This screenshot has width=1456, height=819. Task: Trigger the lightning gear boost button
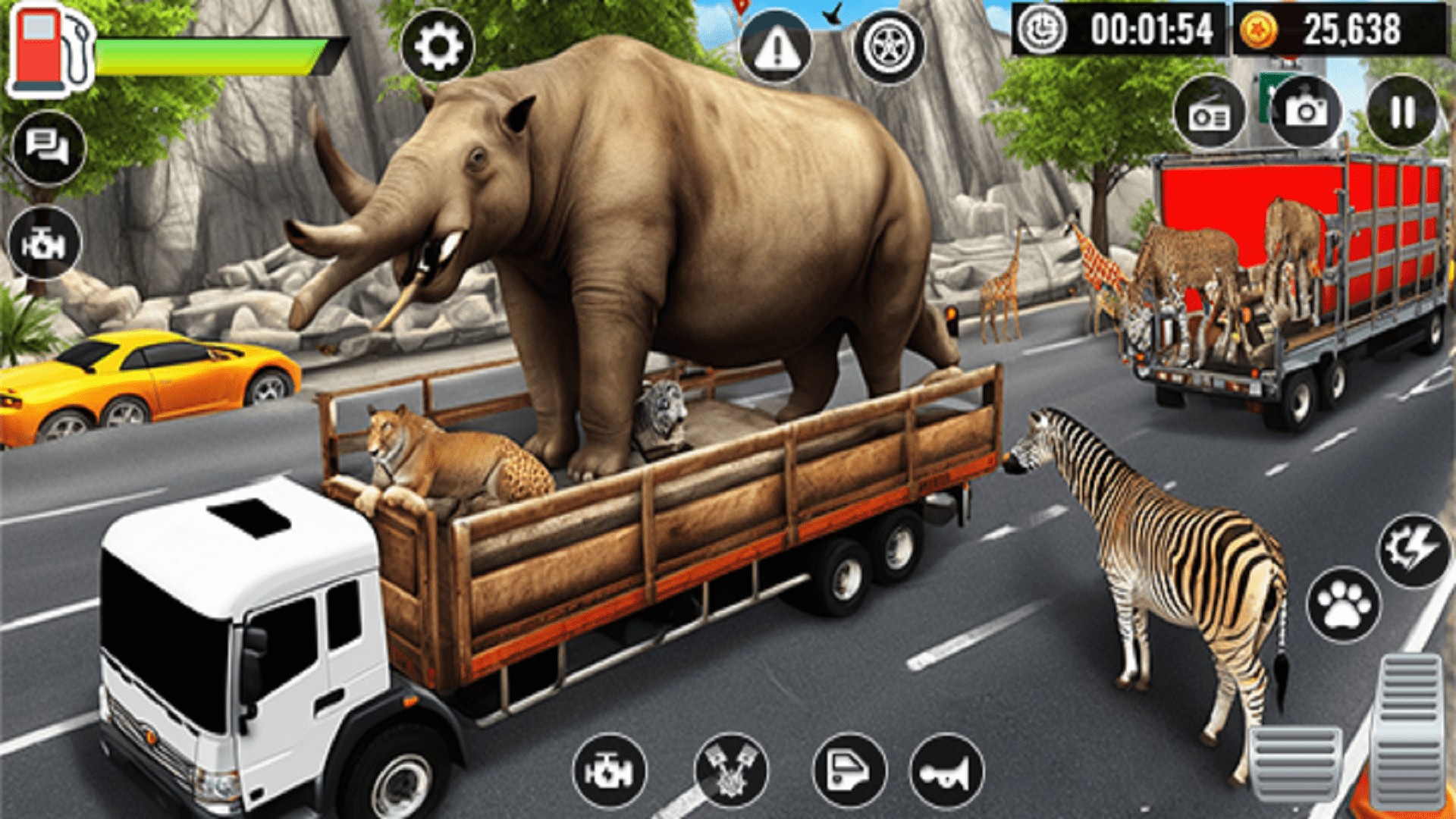pyautogui.click(x=1413, y=551)
